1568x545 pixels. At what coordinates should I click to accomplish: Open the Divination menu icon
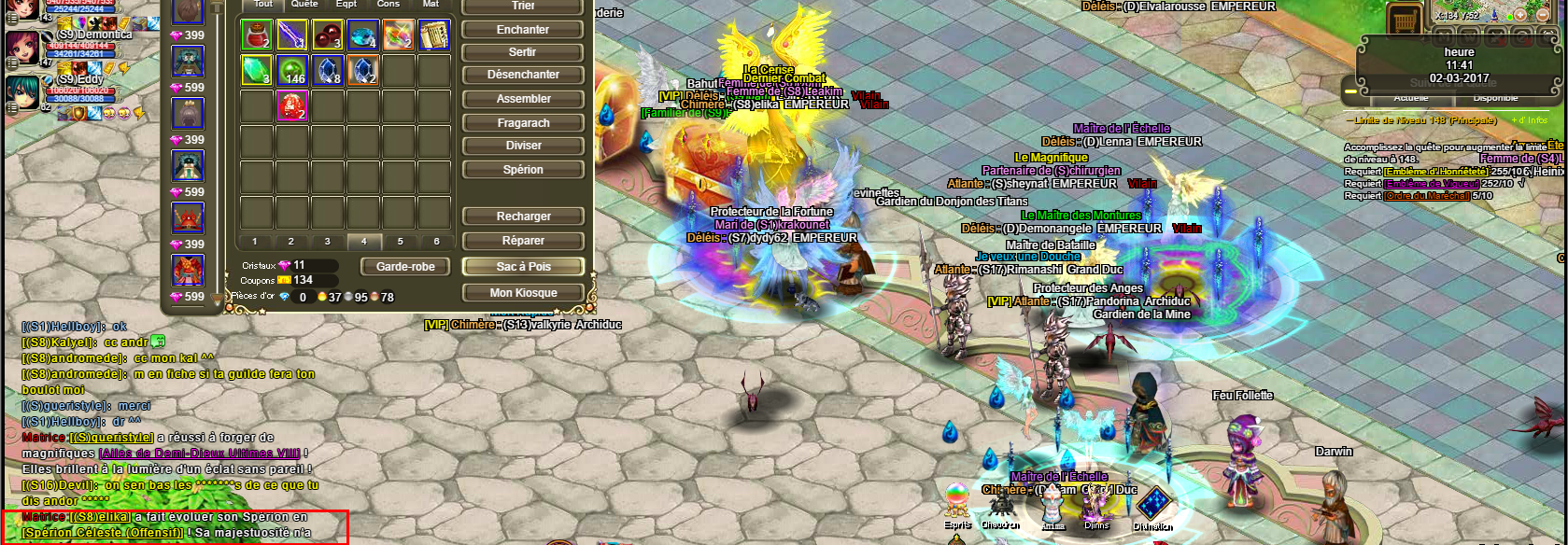pyautogui.click(x=1153, y=504)
